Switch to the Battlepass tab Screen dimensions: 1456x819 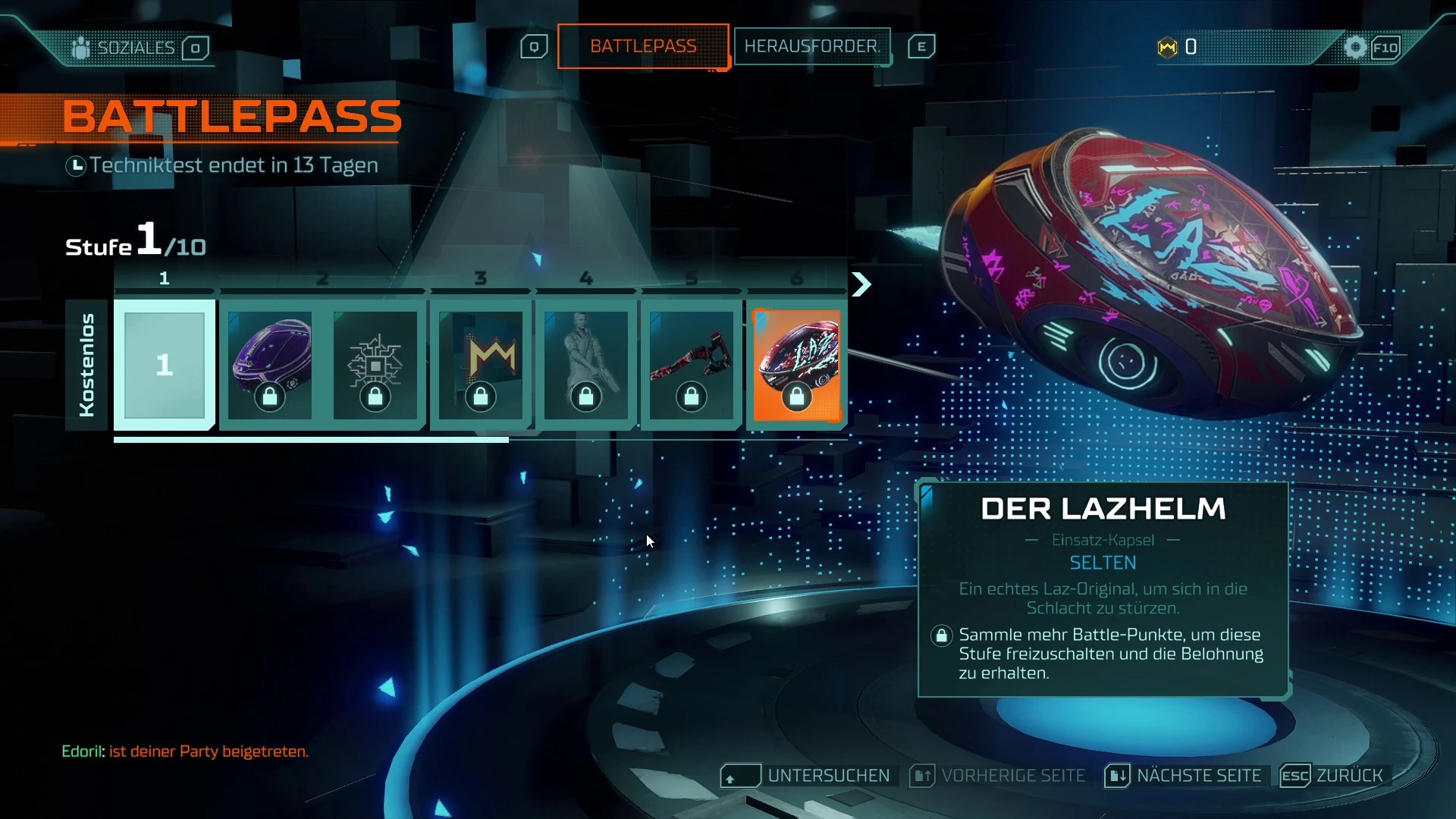643,46
